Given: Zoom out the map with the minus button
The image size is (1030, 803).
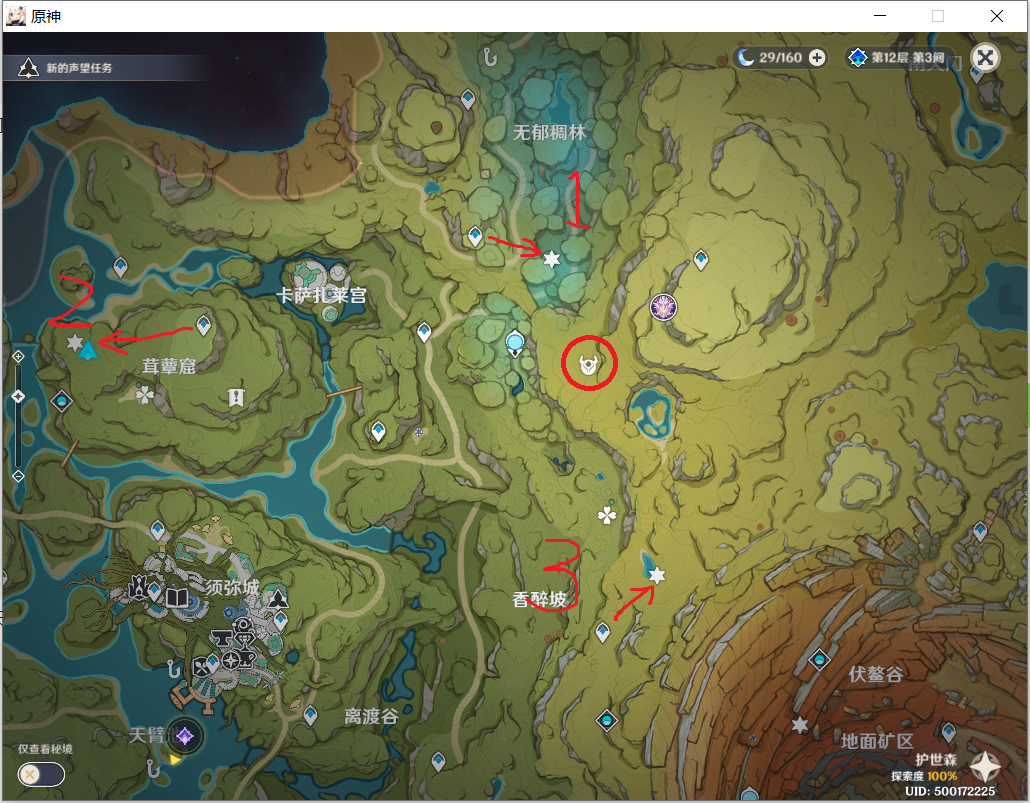Looking at the screenshot, I should 18,476.
